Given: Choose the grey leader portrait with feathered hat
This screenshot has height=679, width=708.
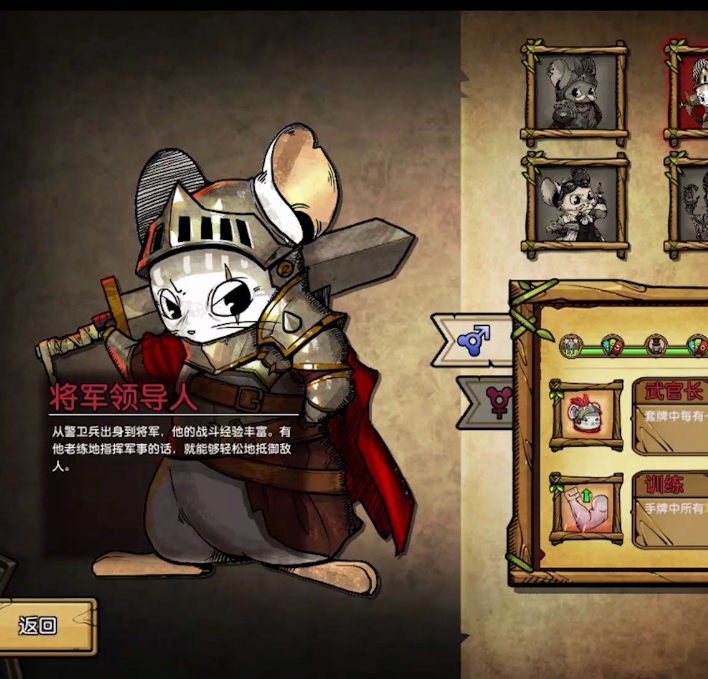Looking at the screenshot, I should click(x=575, y=93).
